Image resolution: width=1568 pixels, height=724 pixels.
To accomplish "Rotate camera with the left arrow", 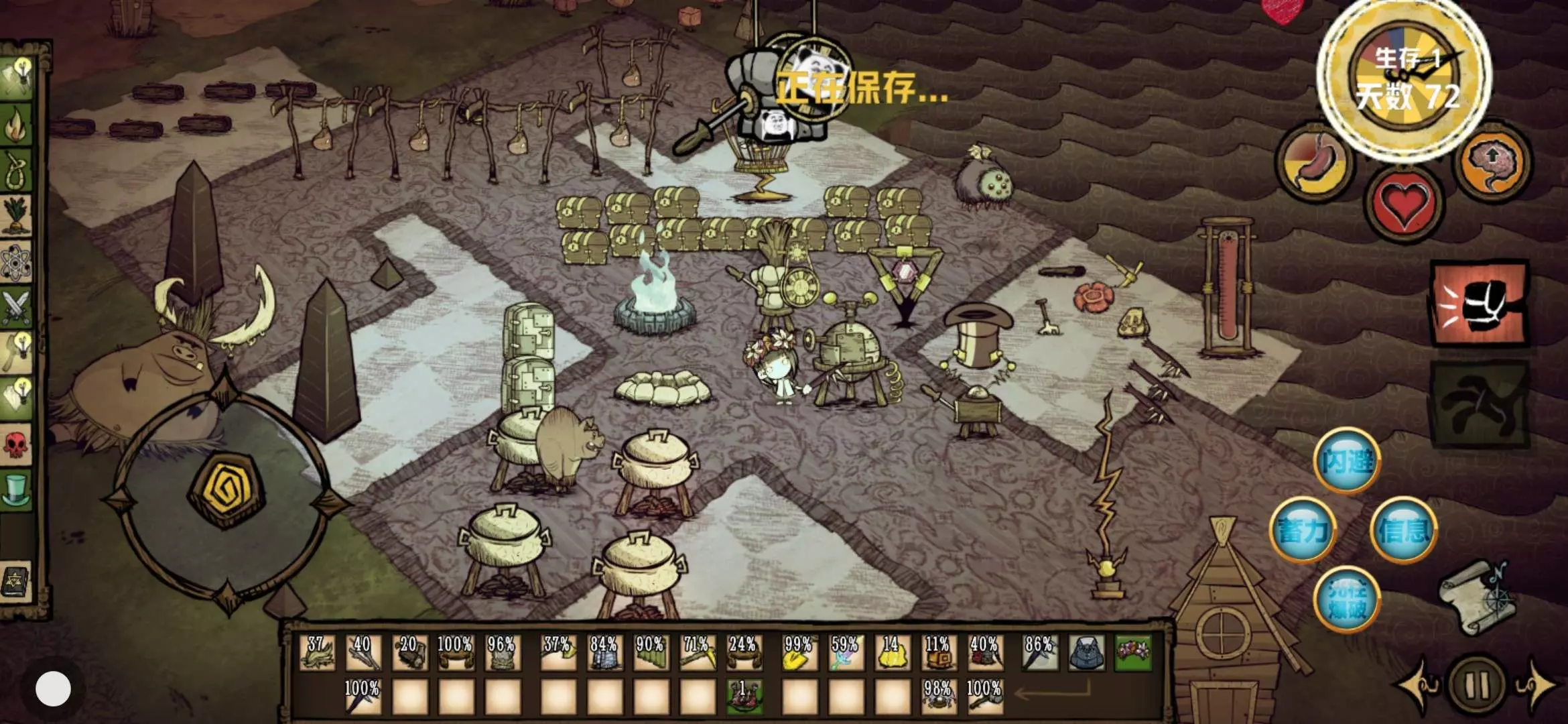I will (x=1417, y=684).
